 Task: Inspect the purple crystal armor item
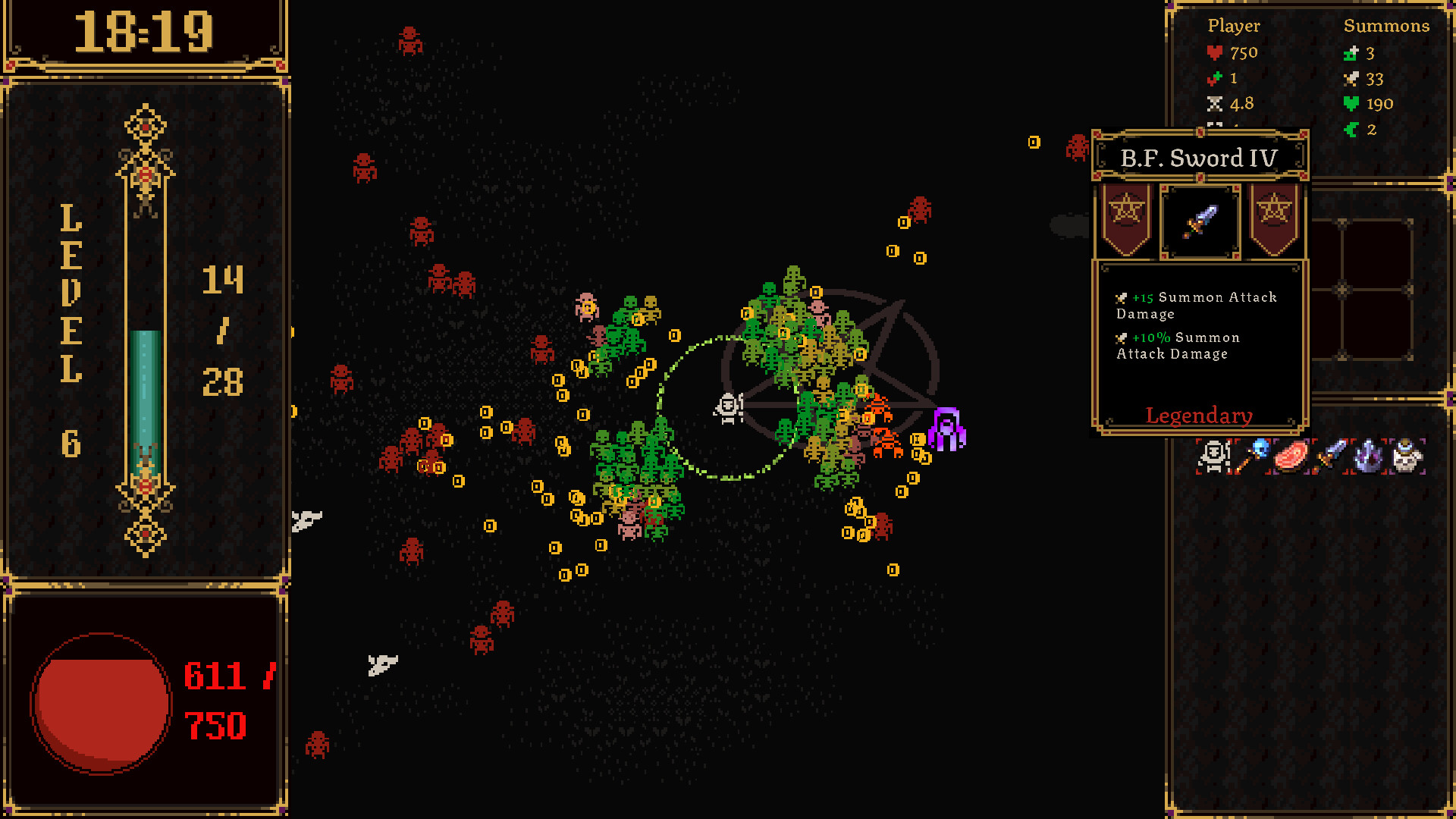point(1369,457)
